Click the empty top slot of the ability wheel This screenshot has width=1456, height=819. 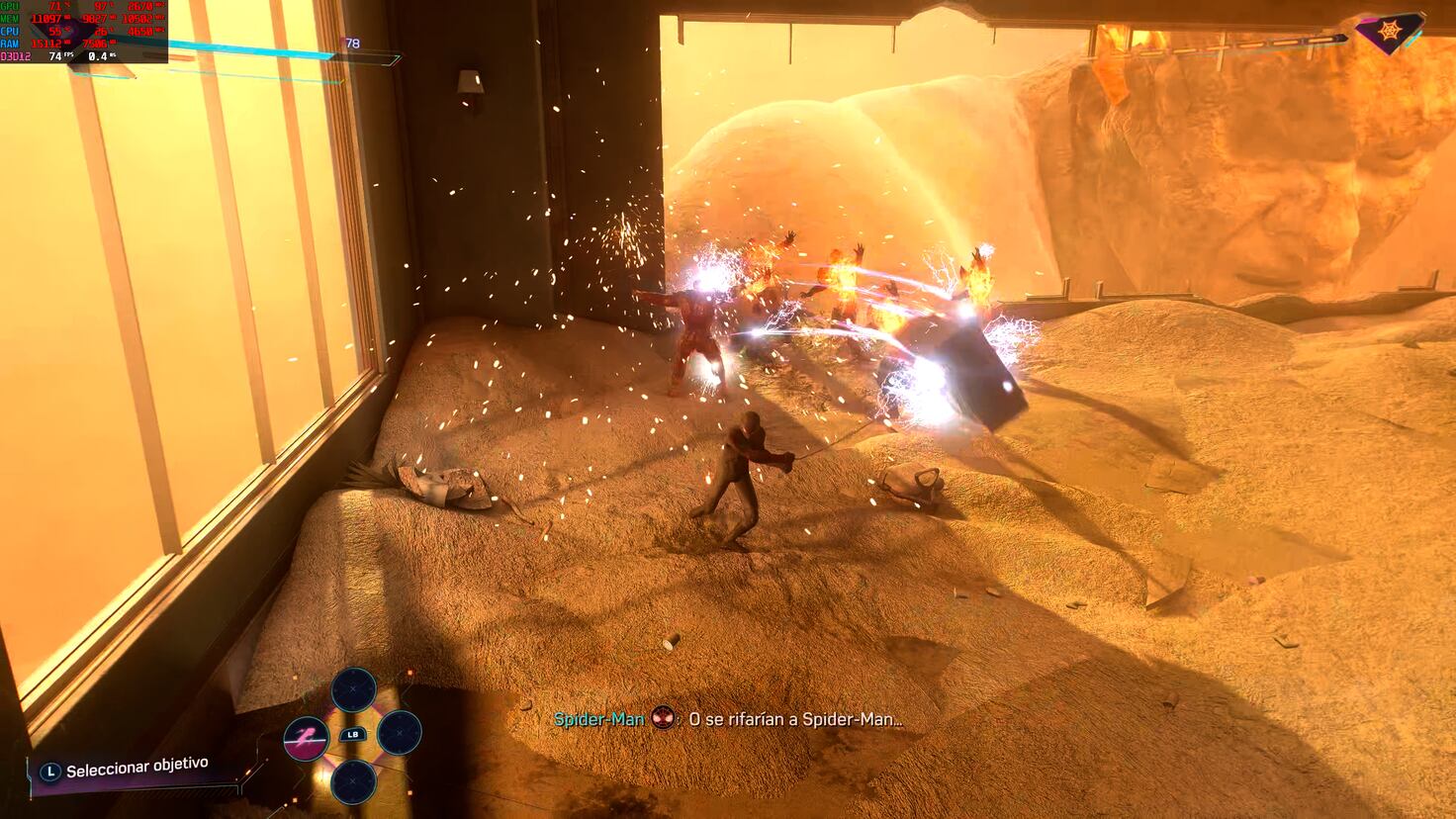click(353, 688)
